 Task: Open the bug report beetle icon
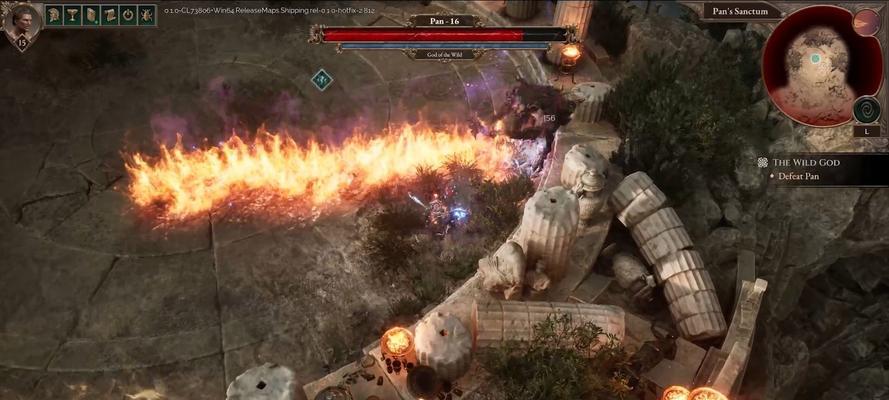tap(146, 15)
